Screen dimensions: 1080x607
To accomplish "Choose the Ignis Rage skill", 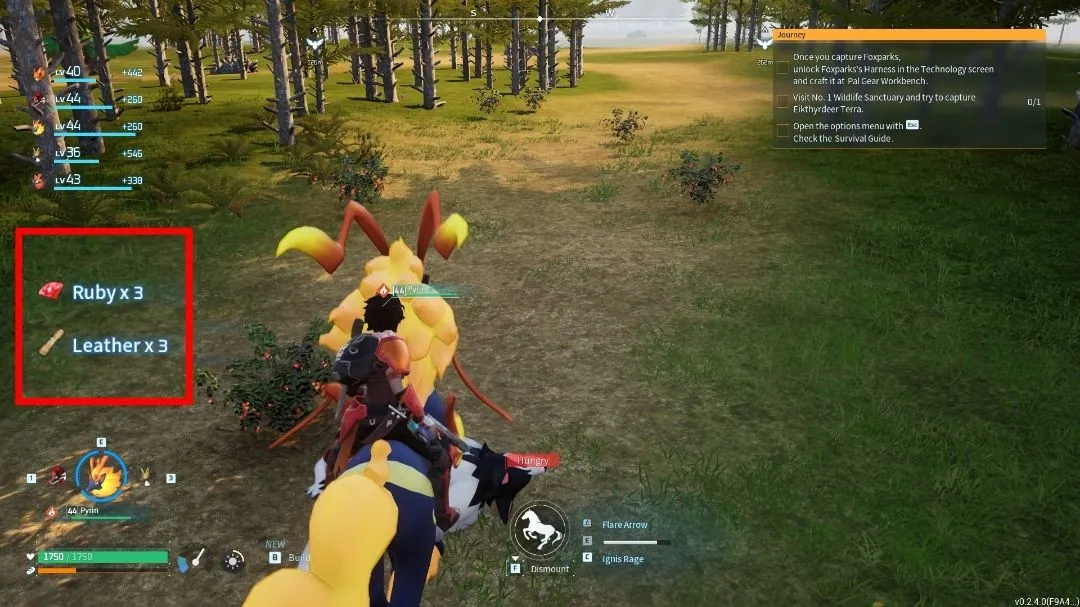I will coord(622,557).
